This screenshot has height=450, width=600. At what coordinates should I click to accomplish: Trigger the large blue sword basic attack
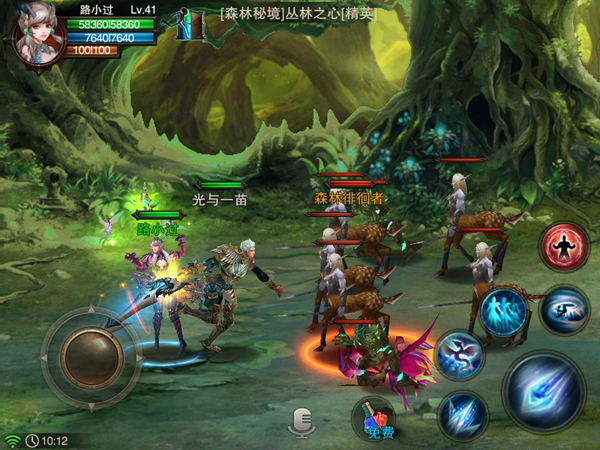pyautogui.click(x=544, y=391)
